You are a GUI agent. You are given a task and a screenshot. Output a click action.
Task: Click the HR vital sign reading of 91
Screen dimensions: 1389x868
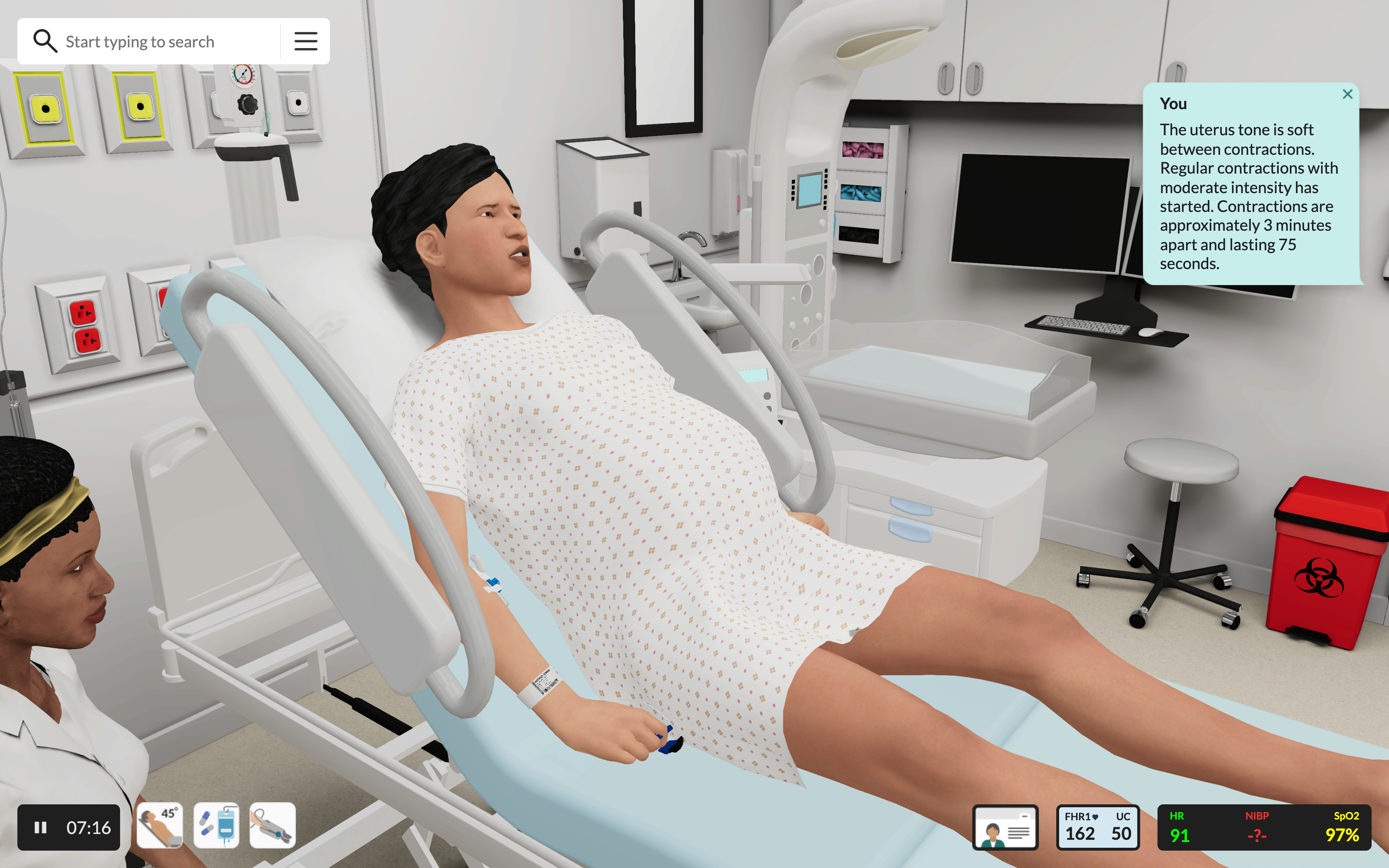point(1180,827)
